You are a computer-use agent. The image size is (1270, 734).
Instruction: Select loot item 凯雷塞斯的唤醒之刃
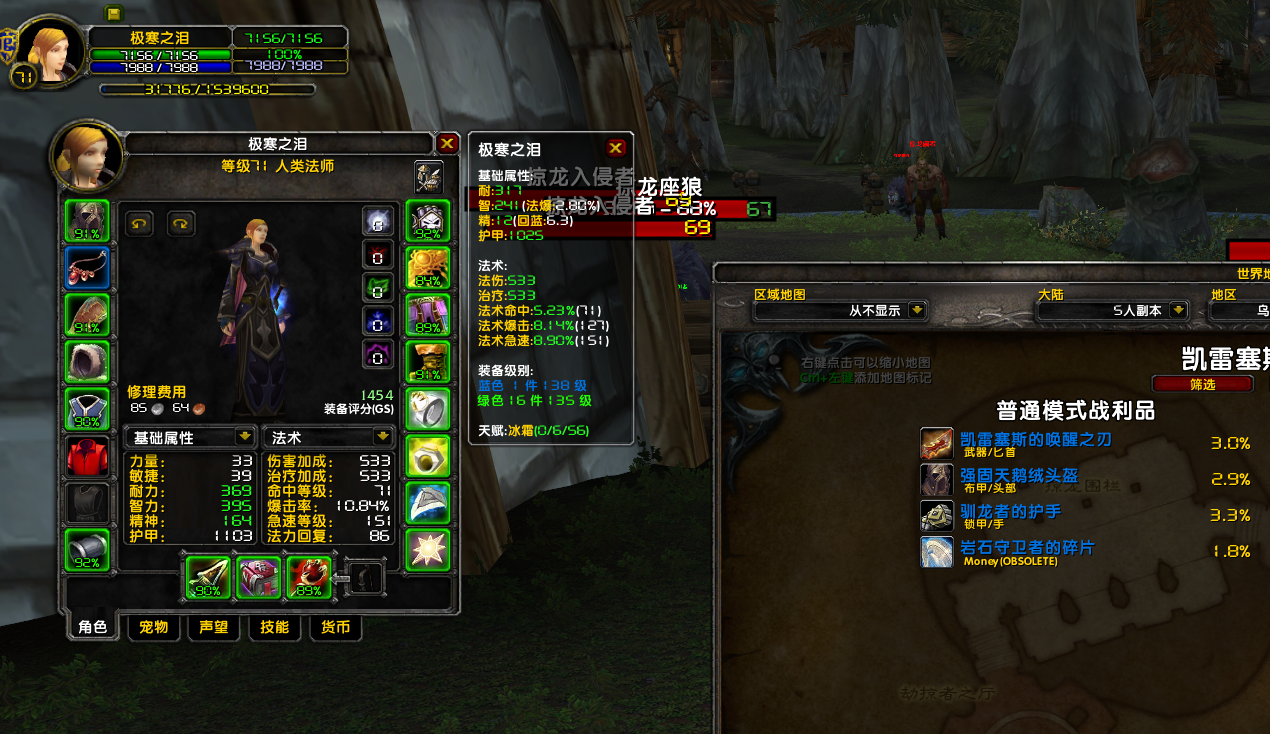(1035, 440)
